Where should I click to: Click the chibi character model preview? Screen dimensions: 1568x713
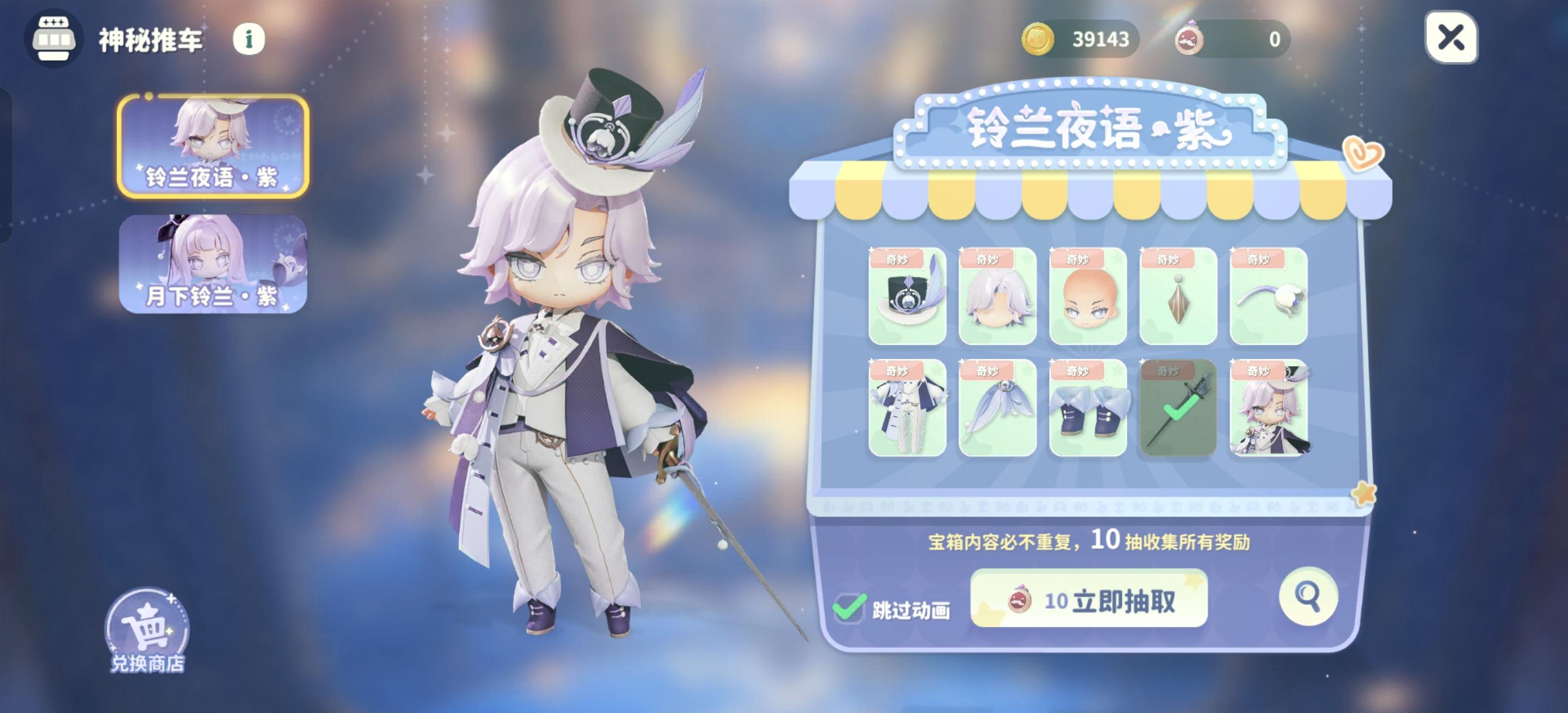point(572,366)
